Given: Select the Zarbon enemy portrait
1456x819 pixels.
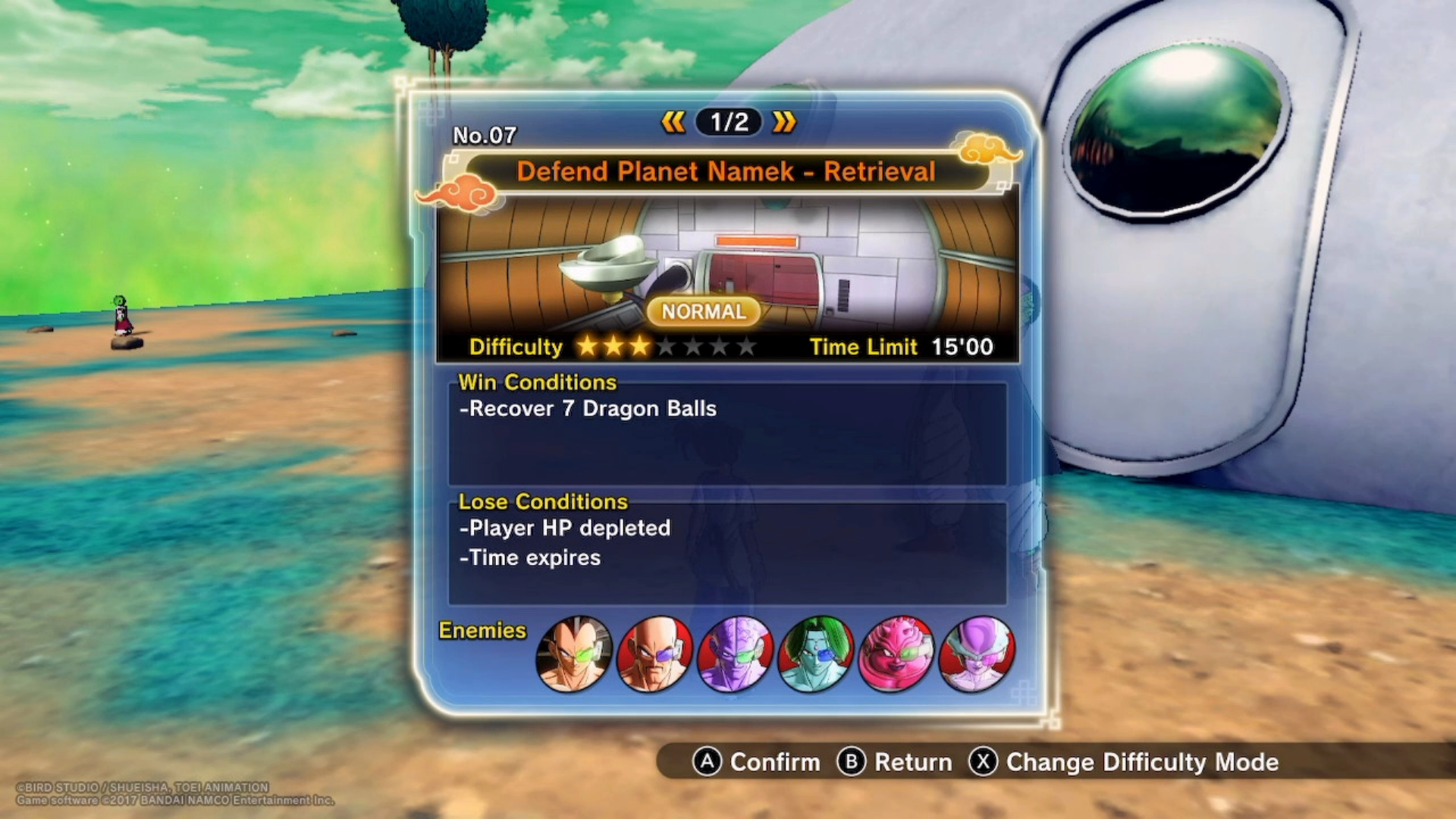Looking at the screenshot, I should point(815,654).
